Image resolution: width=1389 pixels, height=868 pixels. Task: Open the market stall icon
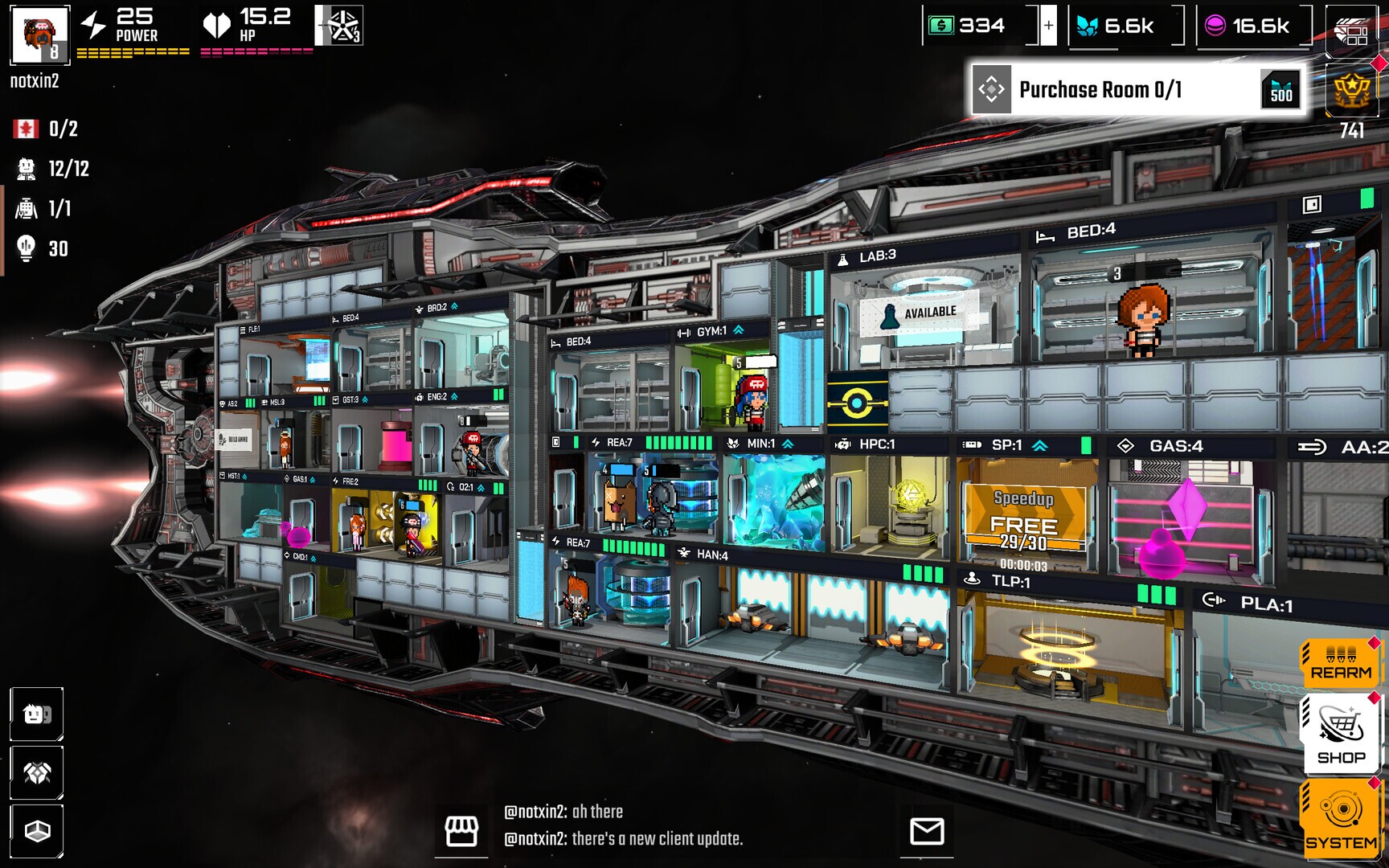[461, 831]
